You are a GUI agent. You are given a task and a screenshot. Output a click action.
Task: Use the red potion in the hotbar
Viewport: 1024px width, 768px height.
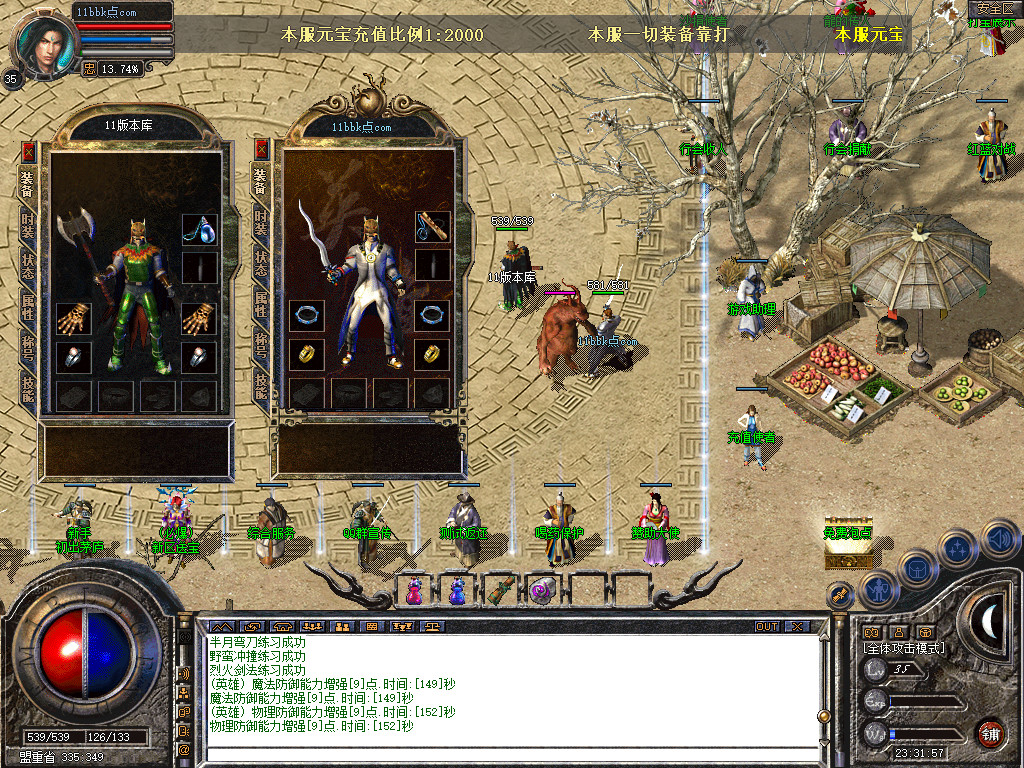(x=413, y=591)
